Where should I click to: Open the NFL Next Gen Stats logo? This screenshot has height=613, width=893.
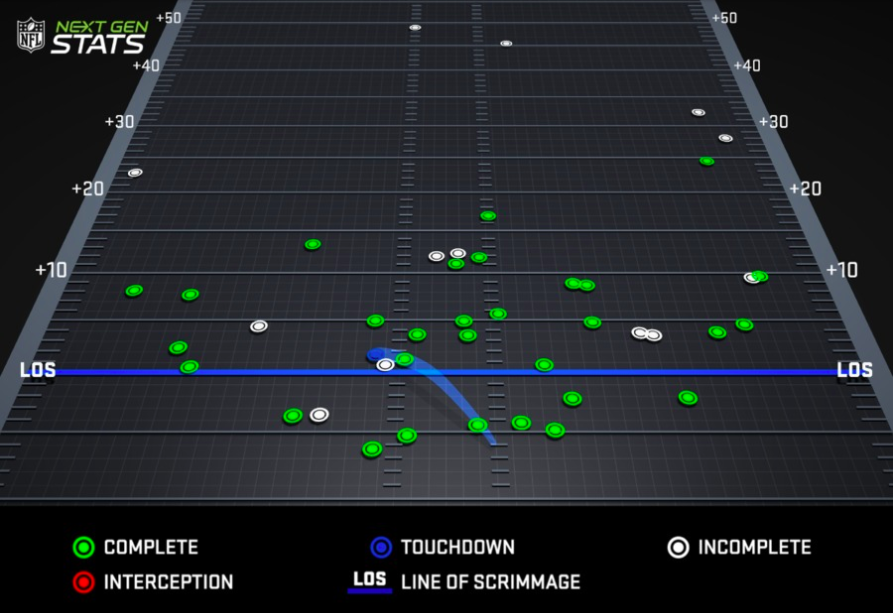pyautogui.click(x=82, y=36)
